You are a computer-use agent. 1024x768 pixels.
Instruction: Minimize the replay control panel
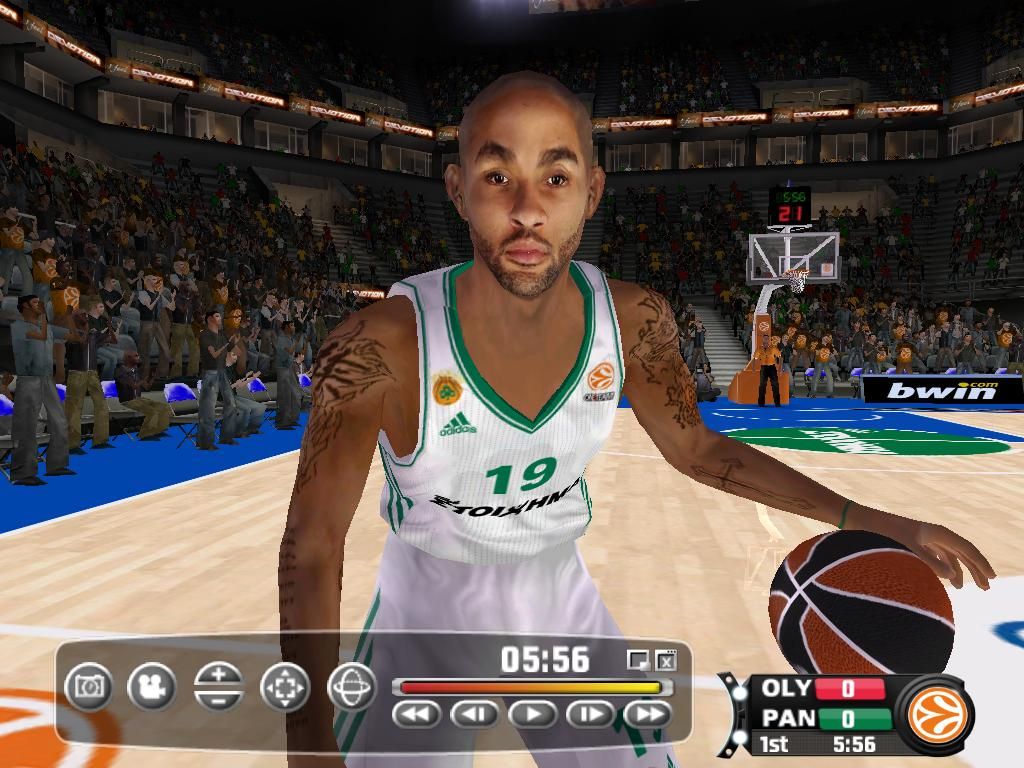637,660
